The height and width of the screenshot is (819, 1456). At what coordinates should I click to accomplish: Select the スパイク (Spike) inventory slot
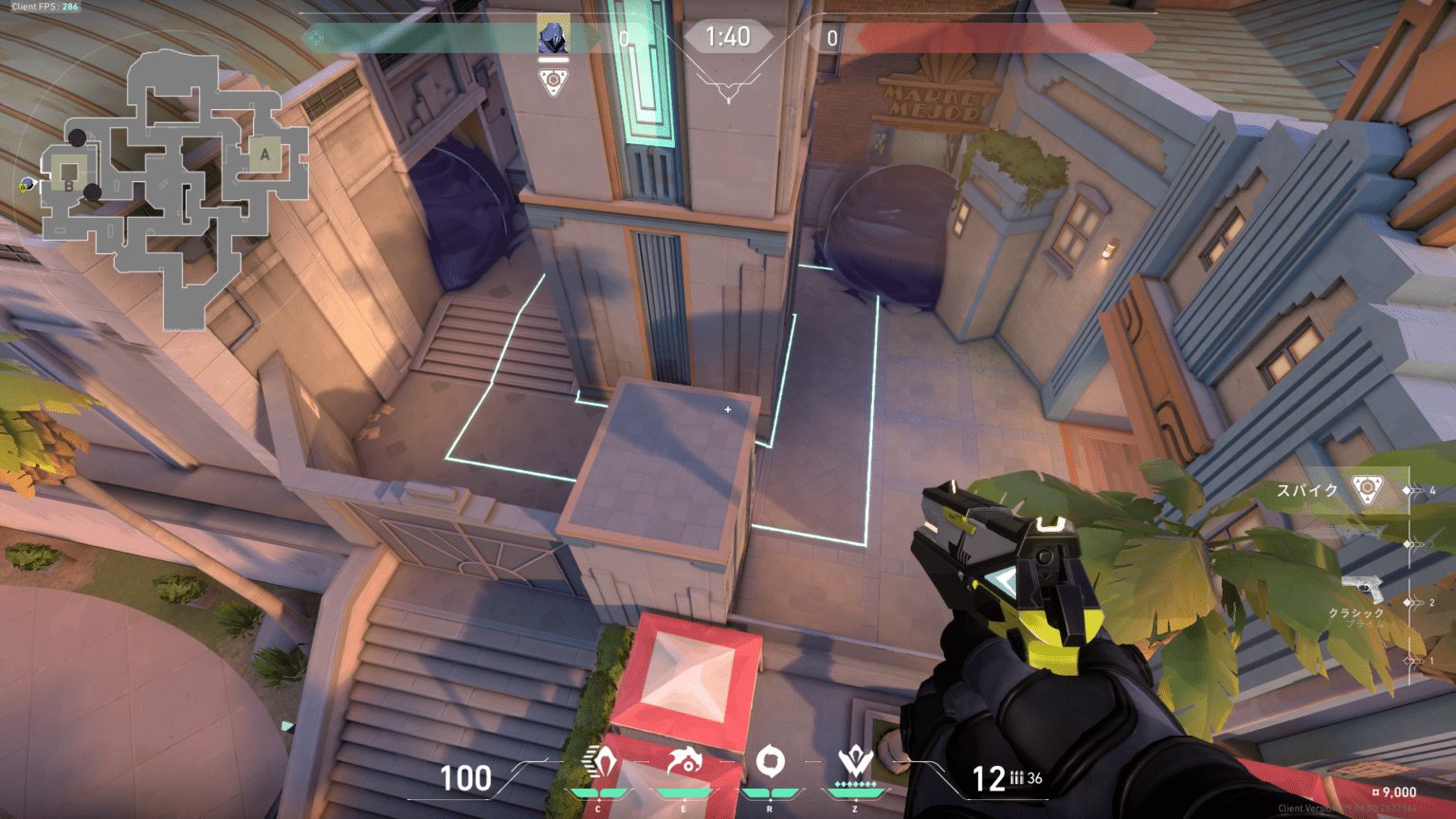pyautogui.click(x=1338, y=490)
